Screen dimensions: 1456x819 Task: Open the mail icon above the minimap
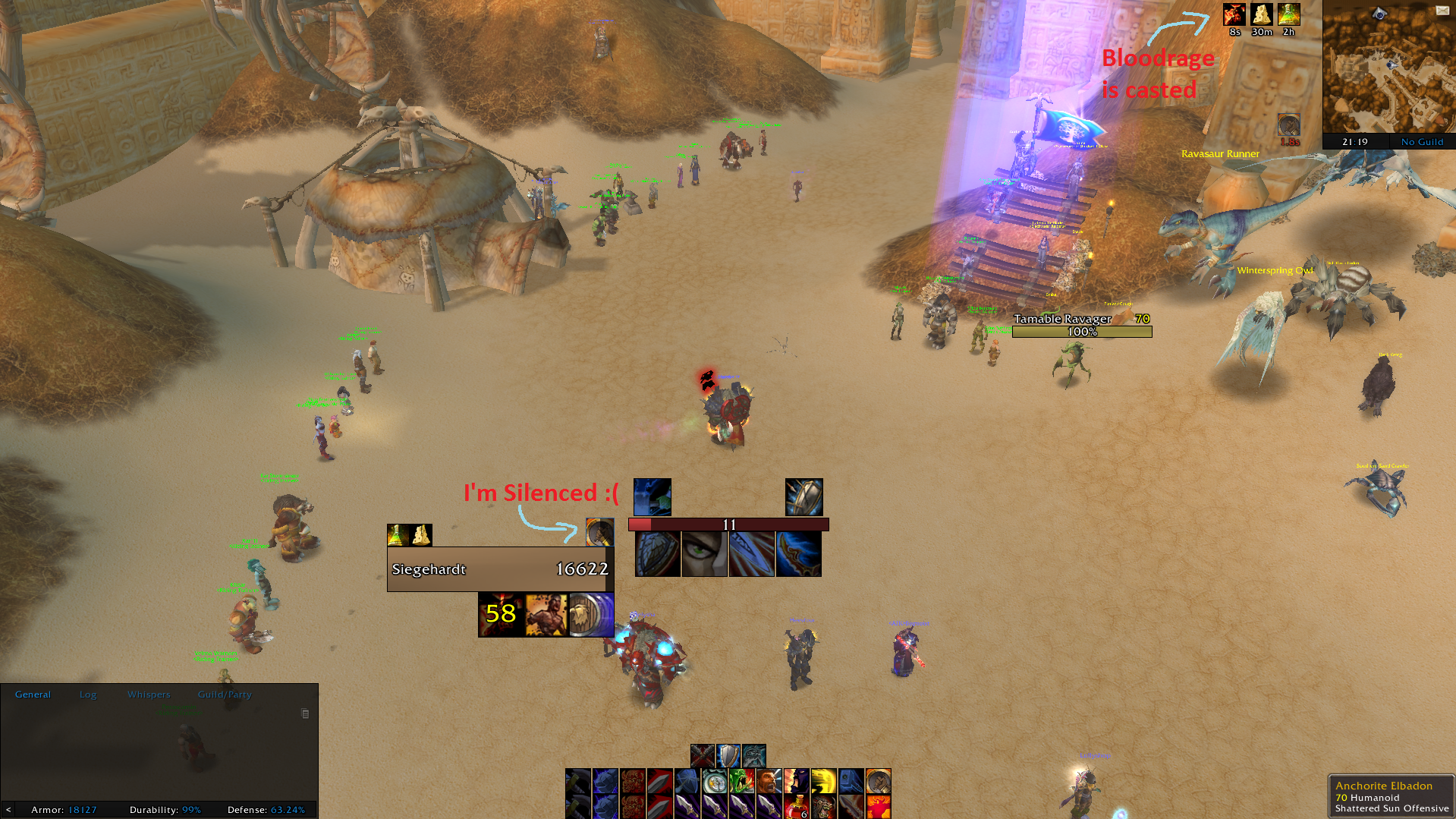pos(1445,9)
